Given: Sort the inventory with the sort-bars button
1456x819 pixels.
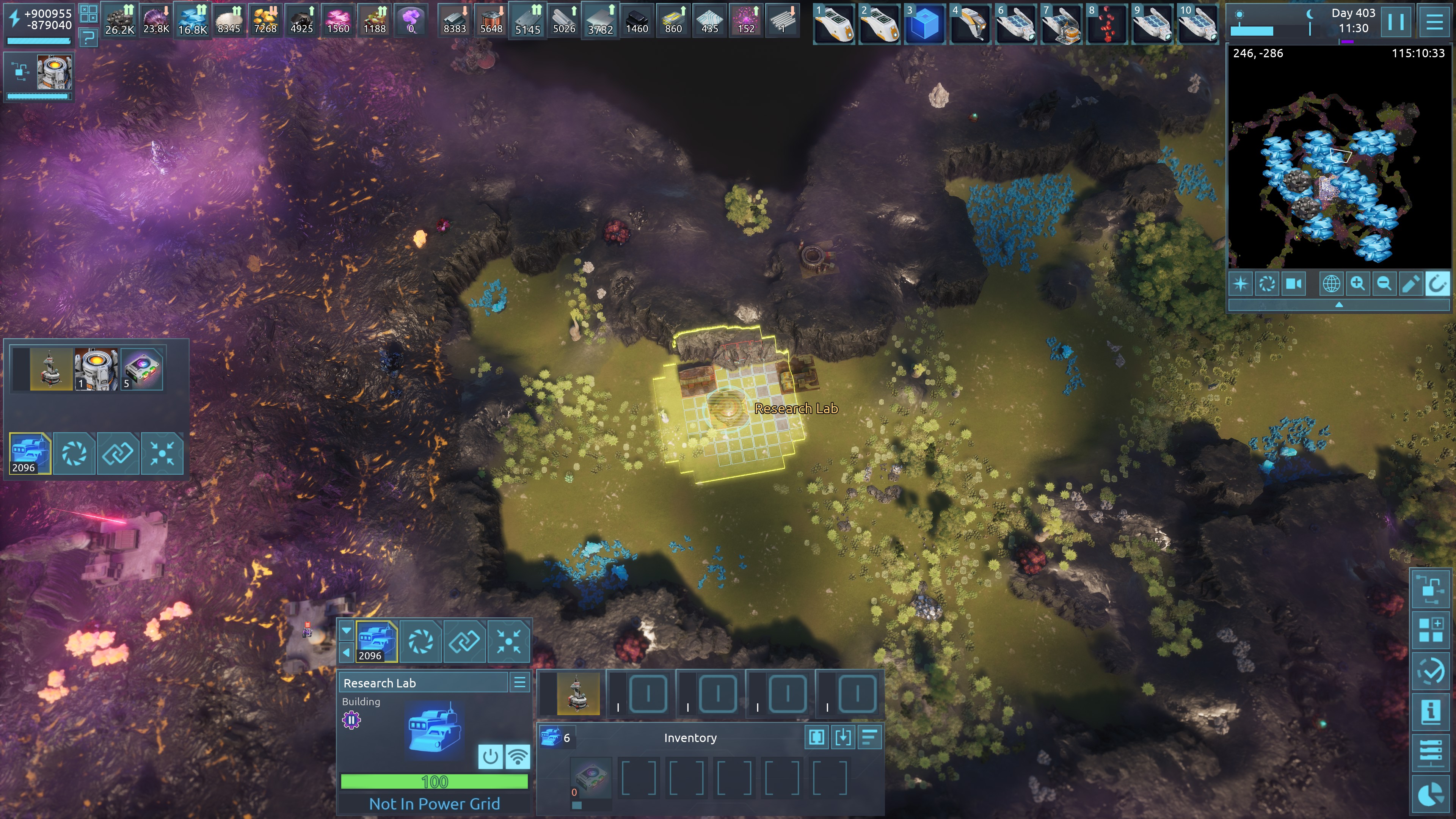Looking at the screenshot, I should tap(869, 737).
